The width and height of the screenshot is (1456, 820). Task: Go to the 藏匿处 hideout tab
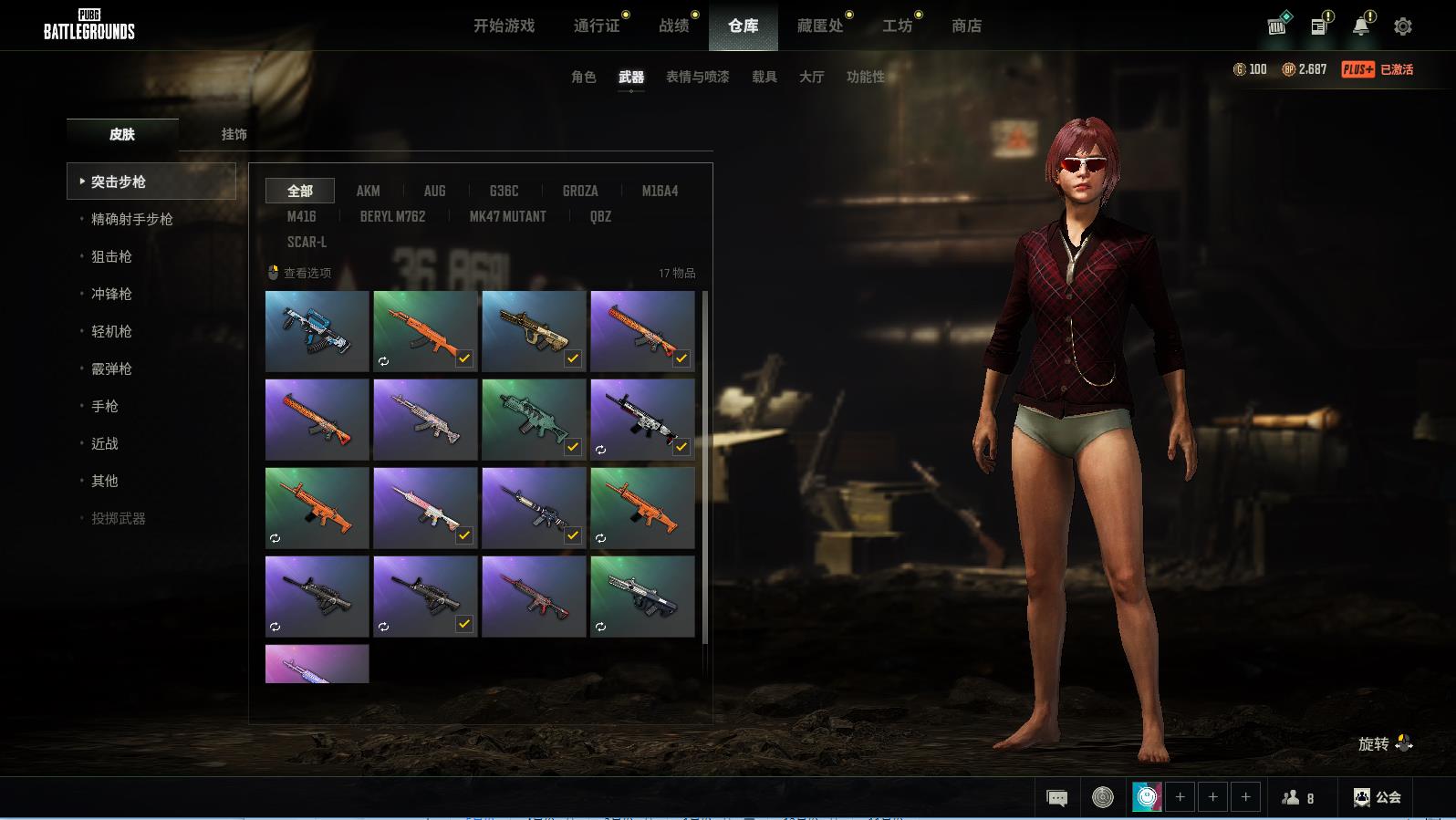[x=820, y=26]
